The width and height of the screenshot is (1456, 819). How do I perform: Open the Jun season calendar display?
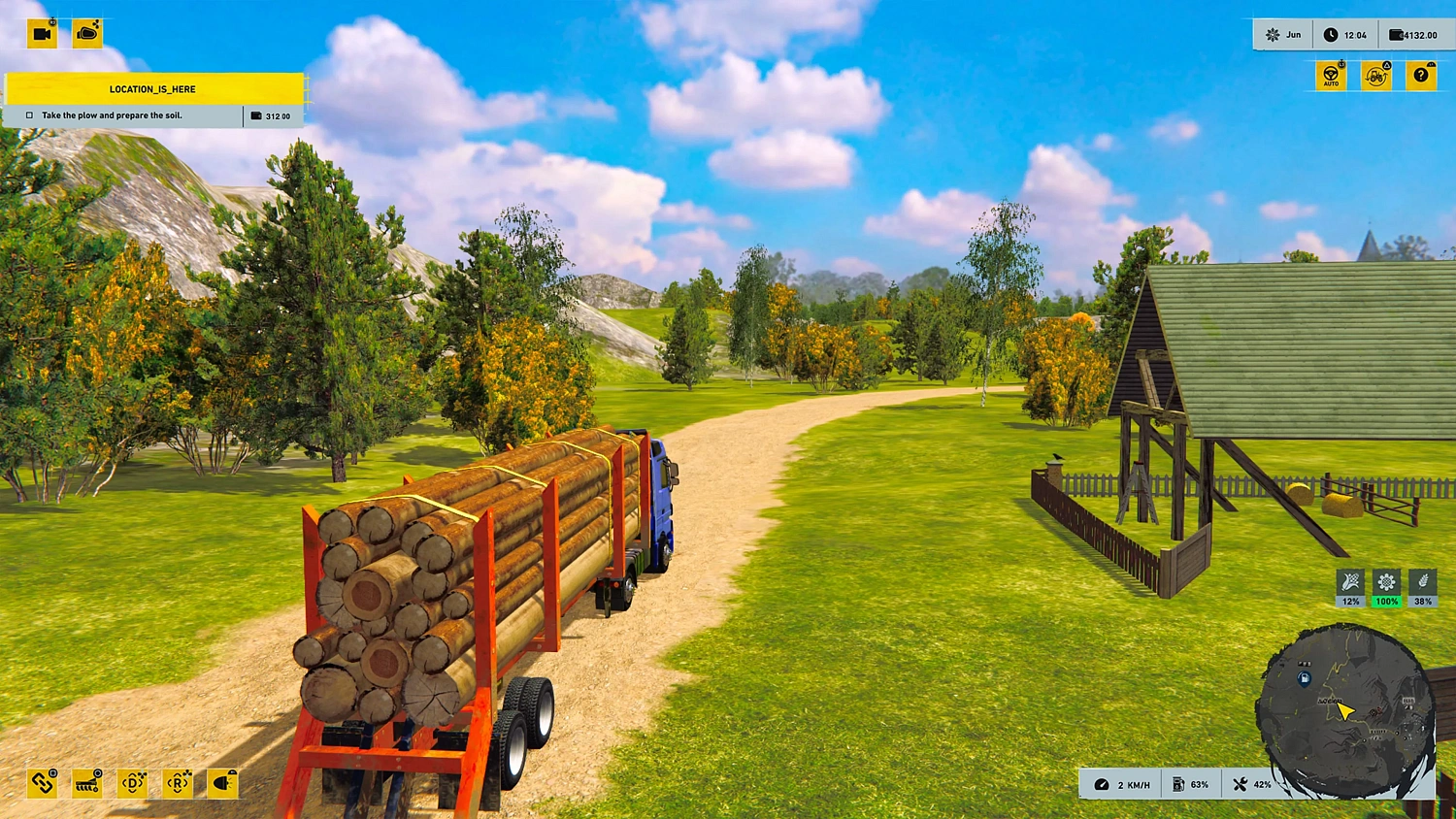[1282, 34]
